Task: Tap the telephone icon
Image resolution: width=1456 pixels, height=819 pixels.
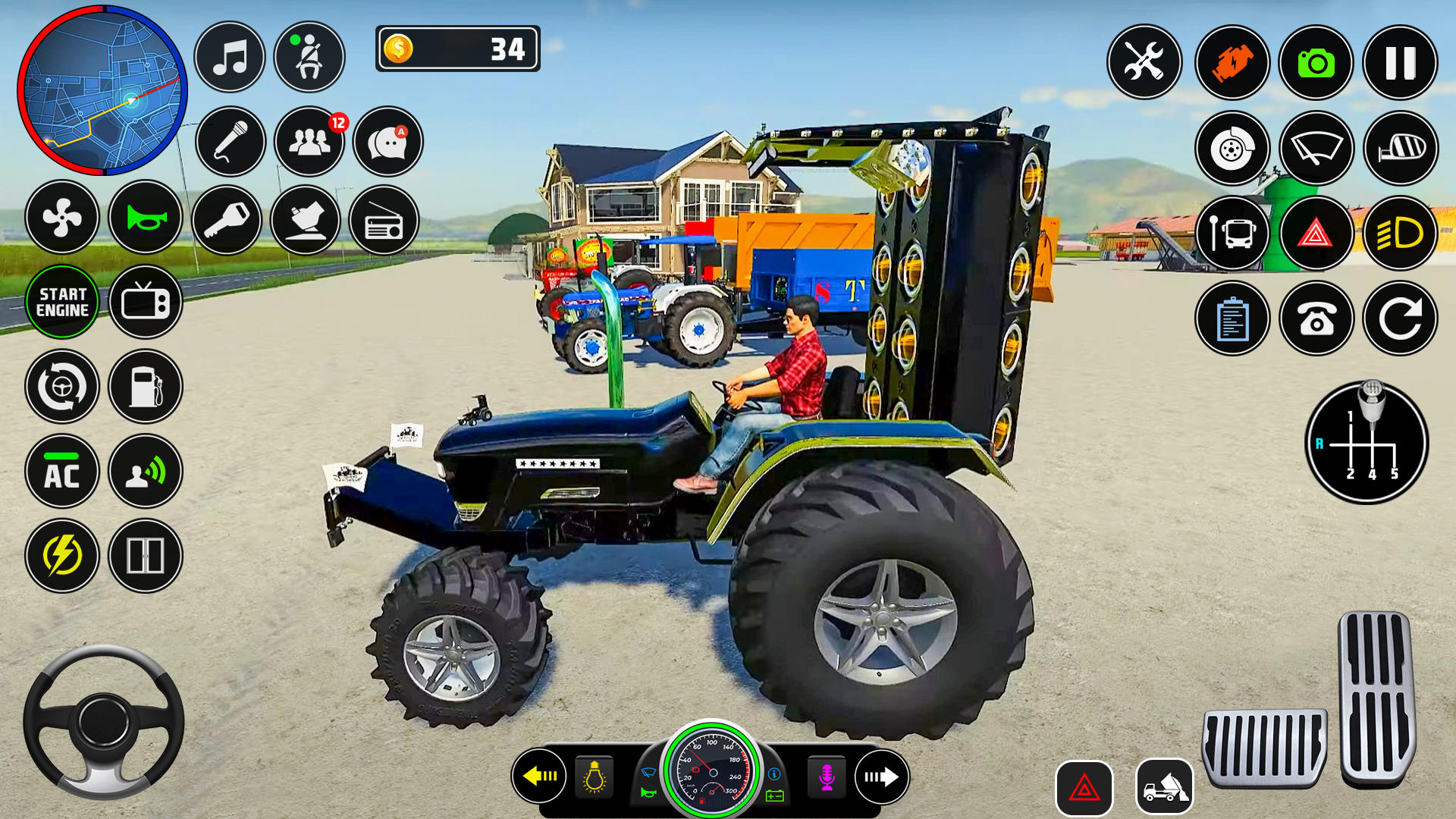Action: coord(1317,318)
